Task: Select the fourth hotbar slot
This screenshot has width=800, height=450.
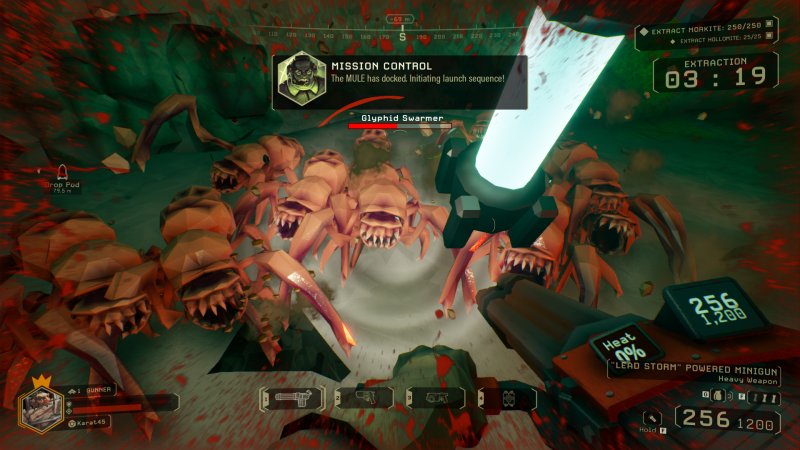Action: pyautogui.click(x=507, y=398)
